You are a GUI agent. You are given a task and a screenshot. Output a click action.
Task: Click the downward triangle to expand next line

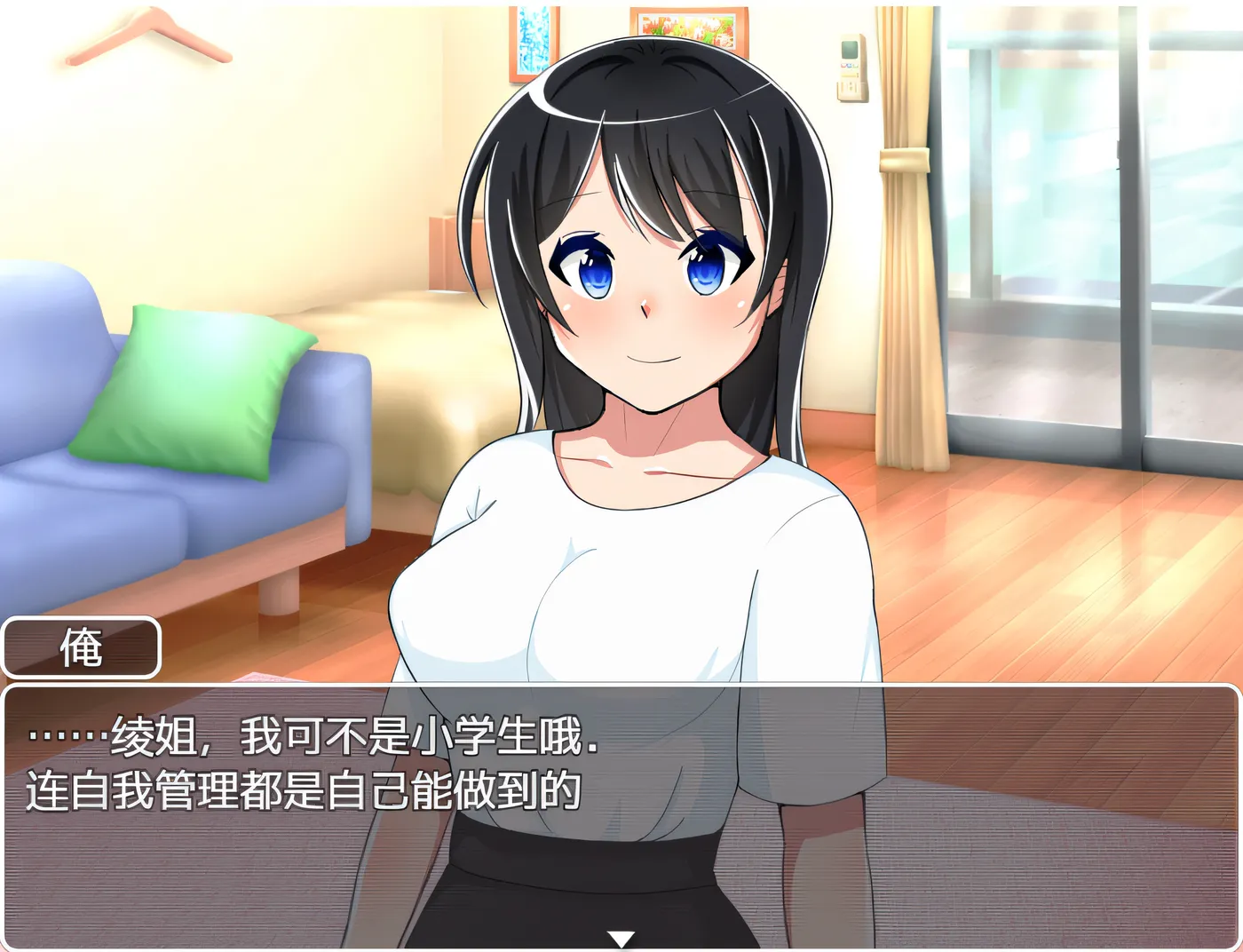pyautogui.click(x=621, y=935)
